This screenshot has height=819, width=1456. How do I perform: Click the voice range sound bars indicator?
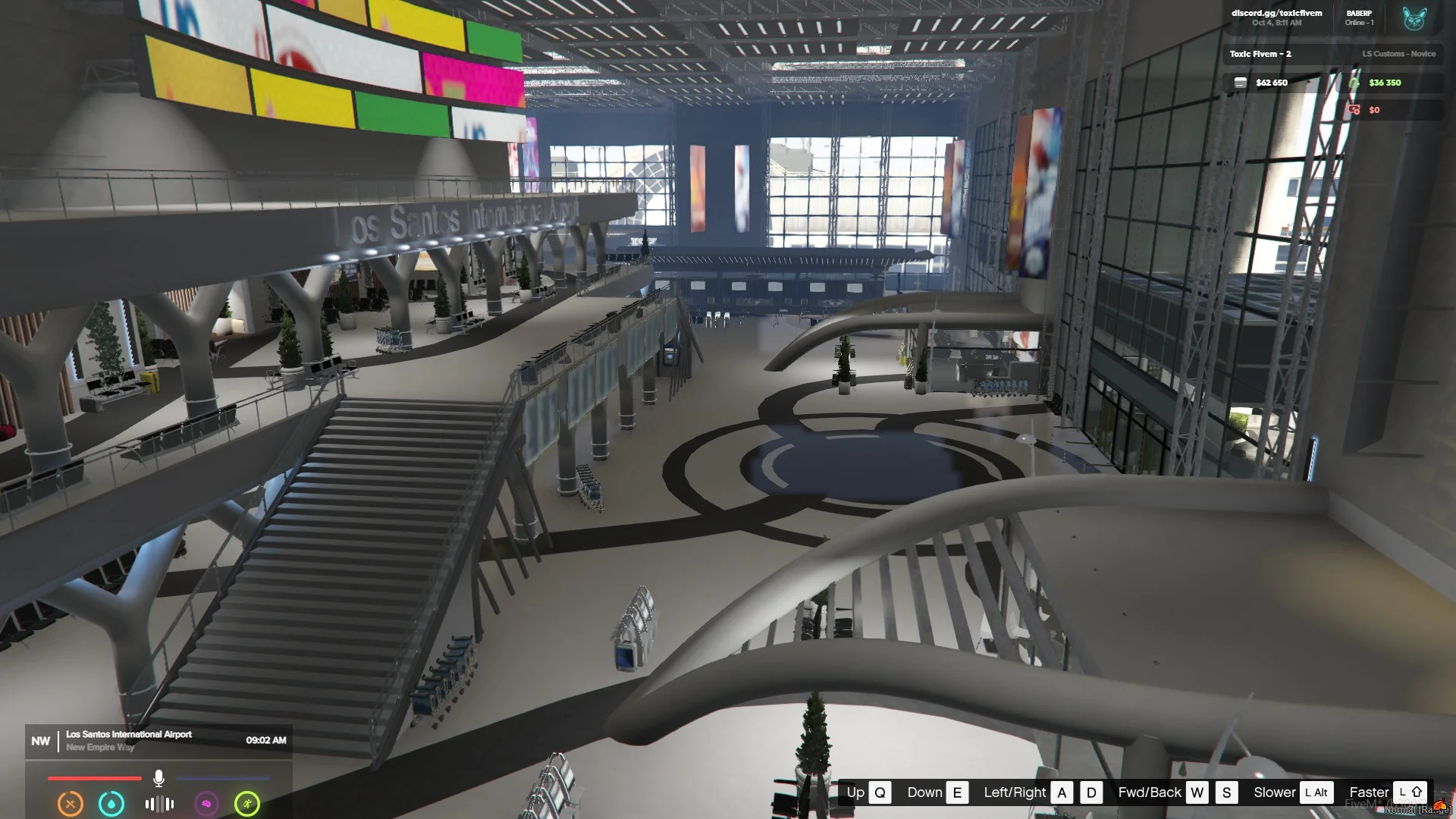pyautogui.click(x=159, y=804)
